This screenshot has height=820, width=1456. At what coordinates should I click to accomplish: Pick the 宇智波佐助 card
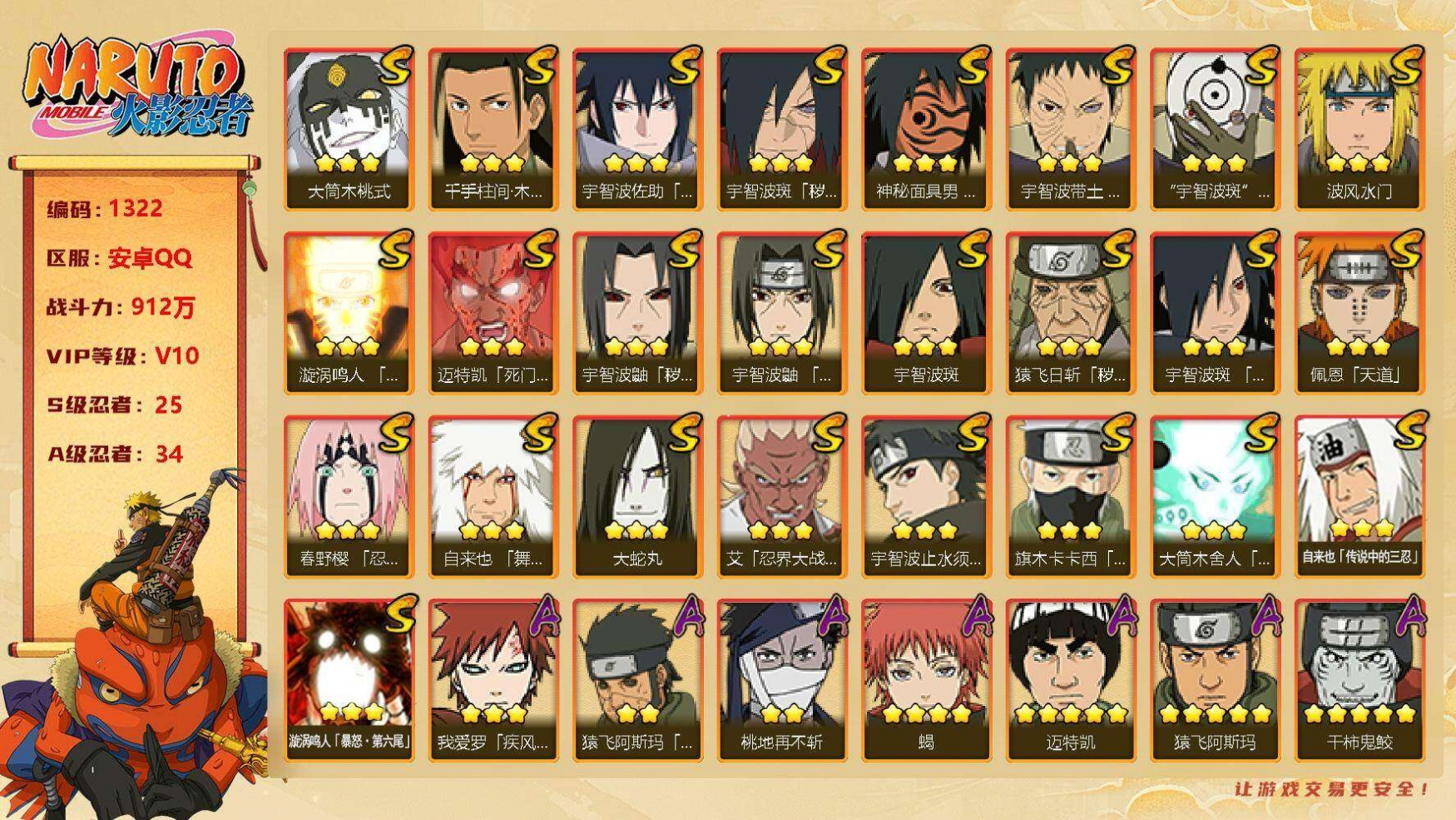pyautogui.click(x=637, y=127)
